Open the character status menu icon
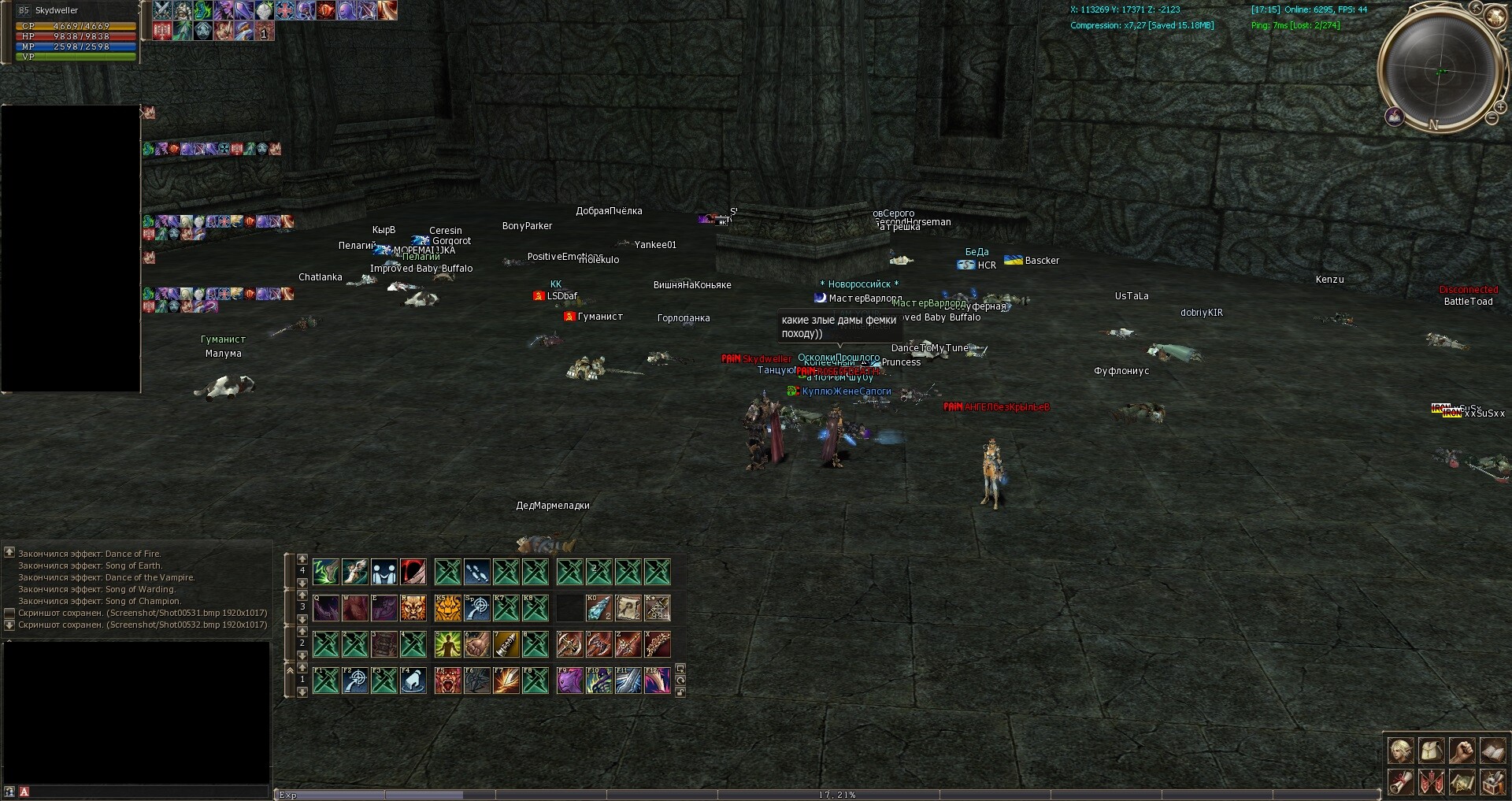 [1400, 751]
